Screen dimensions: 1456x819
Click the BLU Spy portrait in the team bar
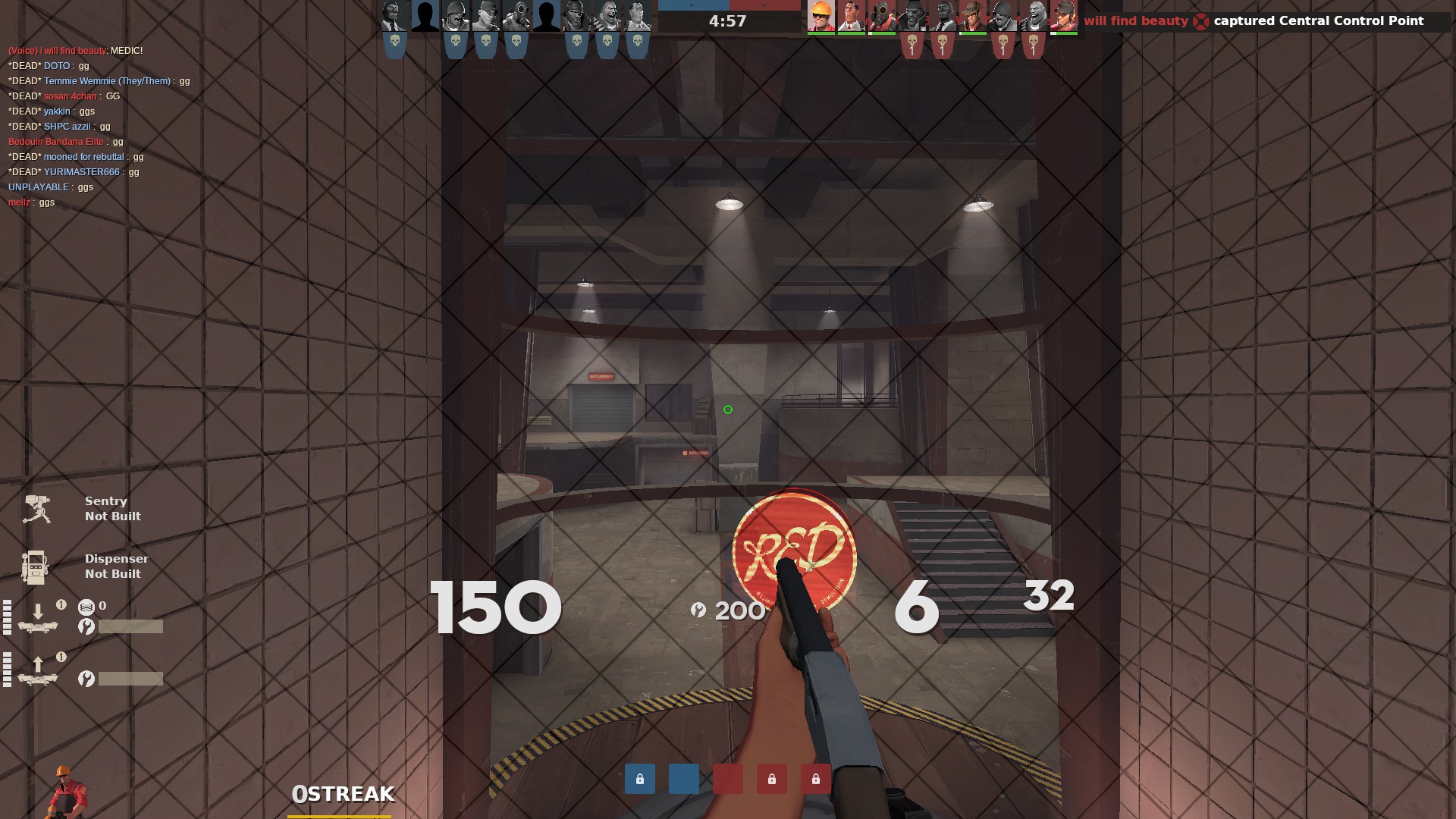pos(394,16)
